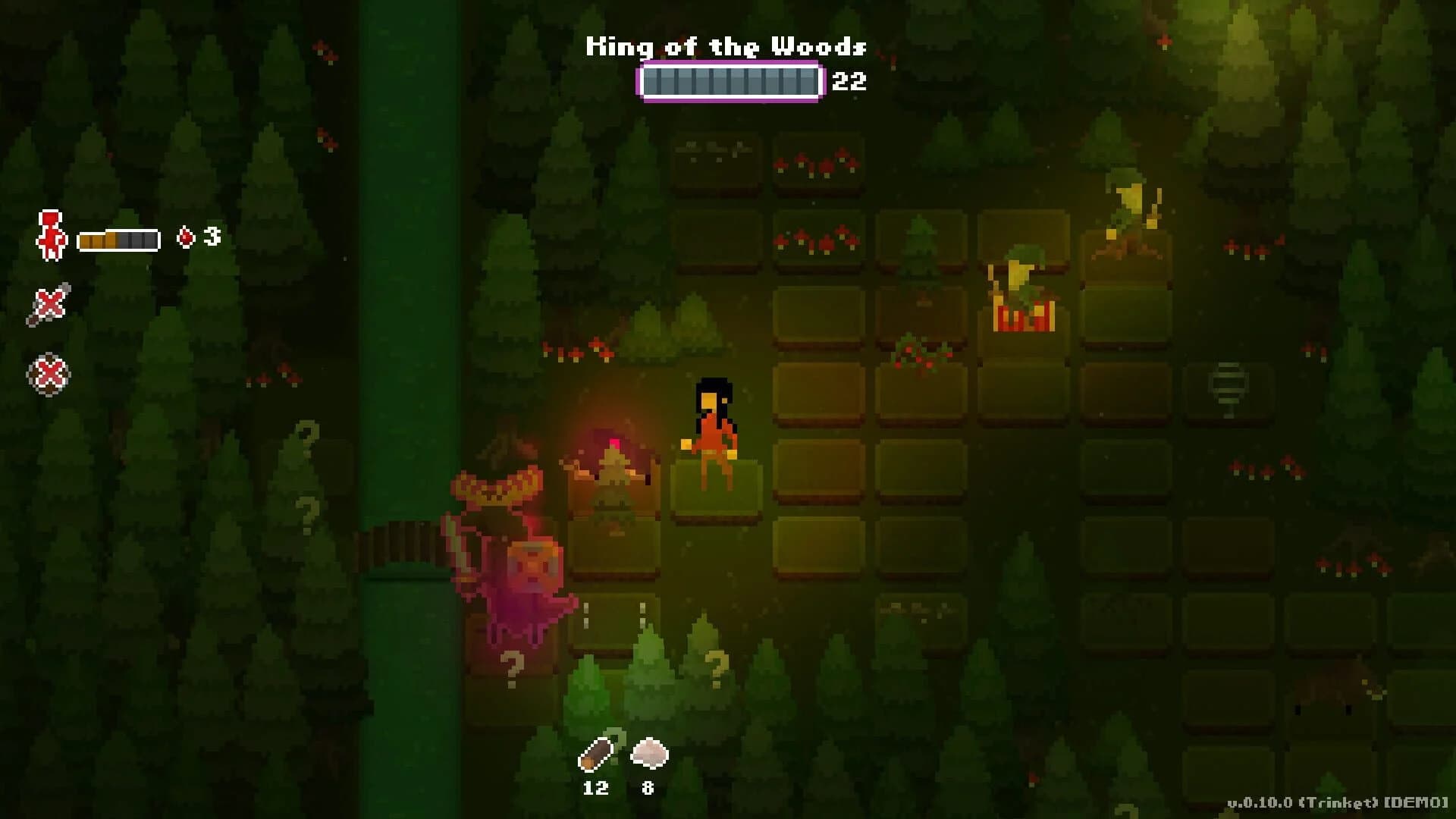Select the crossed sword weapon slot icon
Image resolution: width=1456 pixels, height=819 pixels.
tap(49, 303)
